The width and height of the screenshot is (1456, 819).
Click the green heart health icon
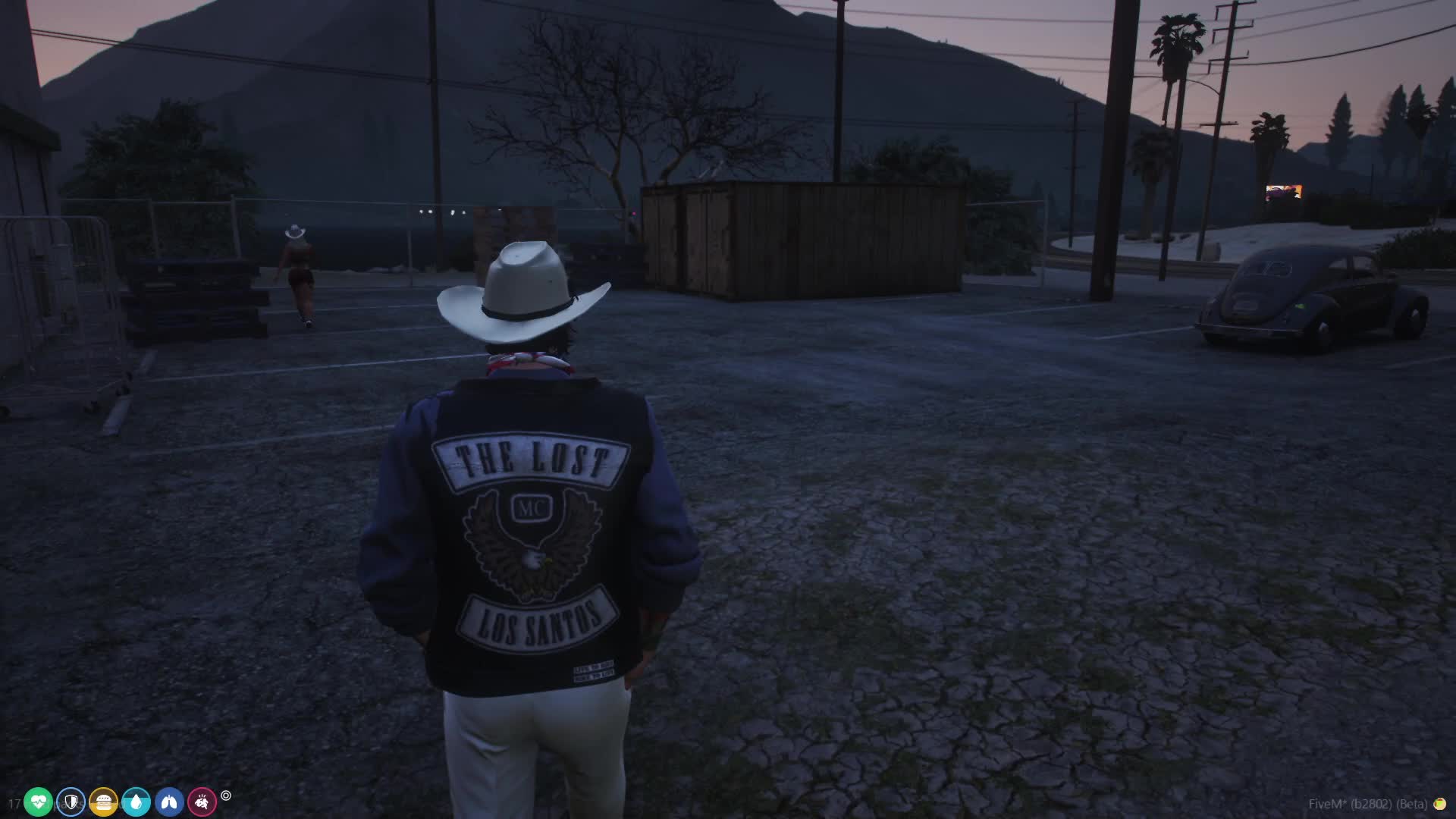[x=38, y=802]
